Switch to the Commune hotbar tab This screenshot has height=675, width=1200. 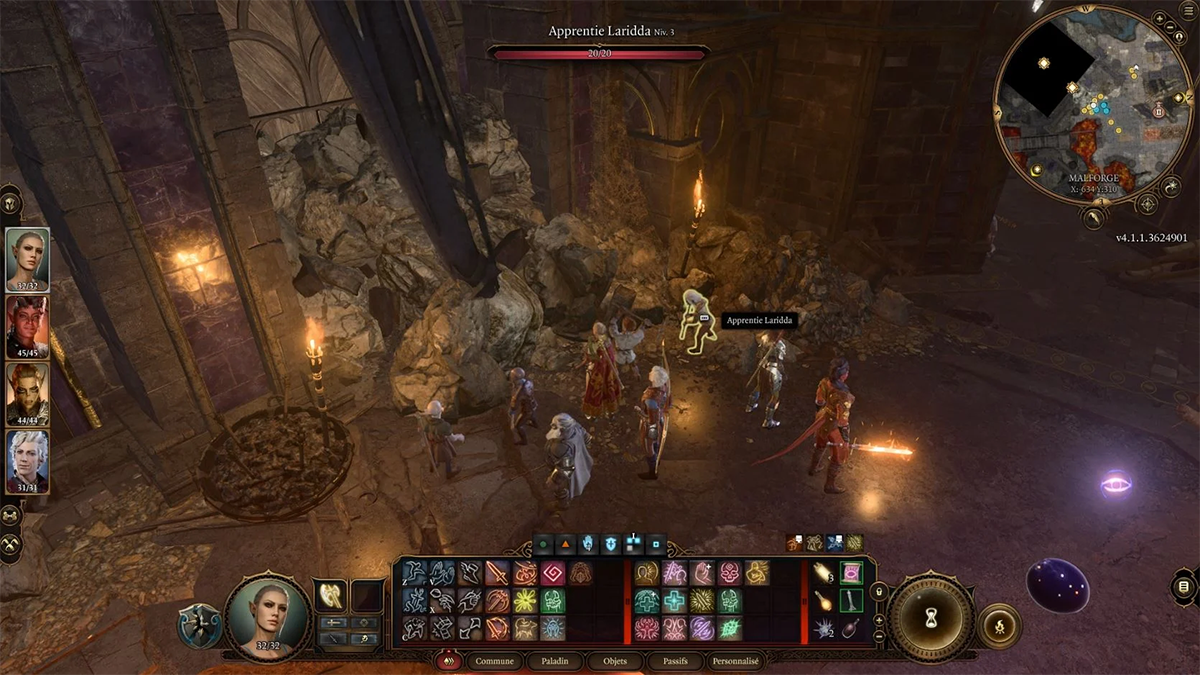494,661
